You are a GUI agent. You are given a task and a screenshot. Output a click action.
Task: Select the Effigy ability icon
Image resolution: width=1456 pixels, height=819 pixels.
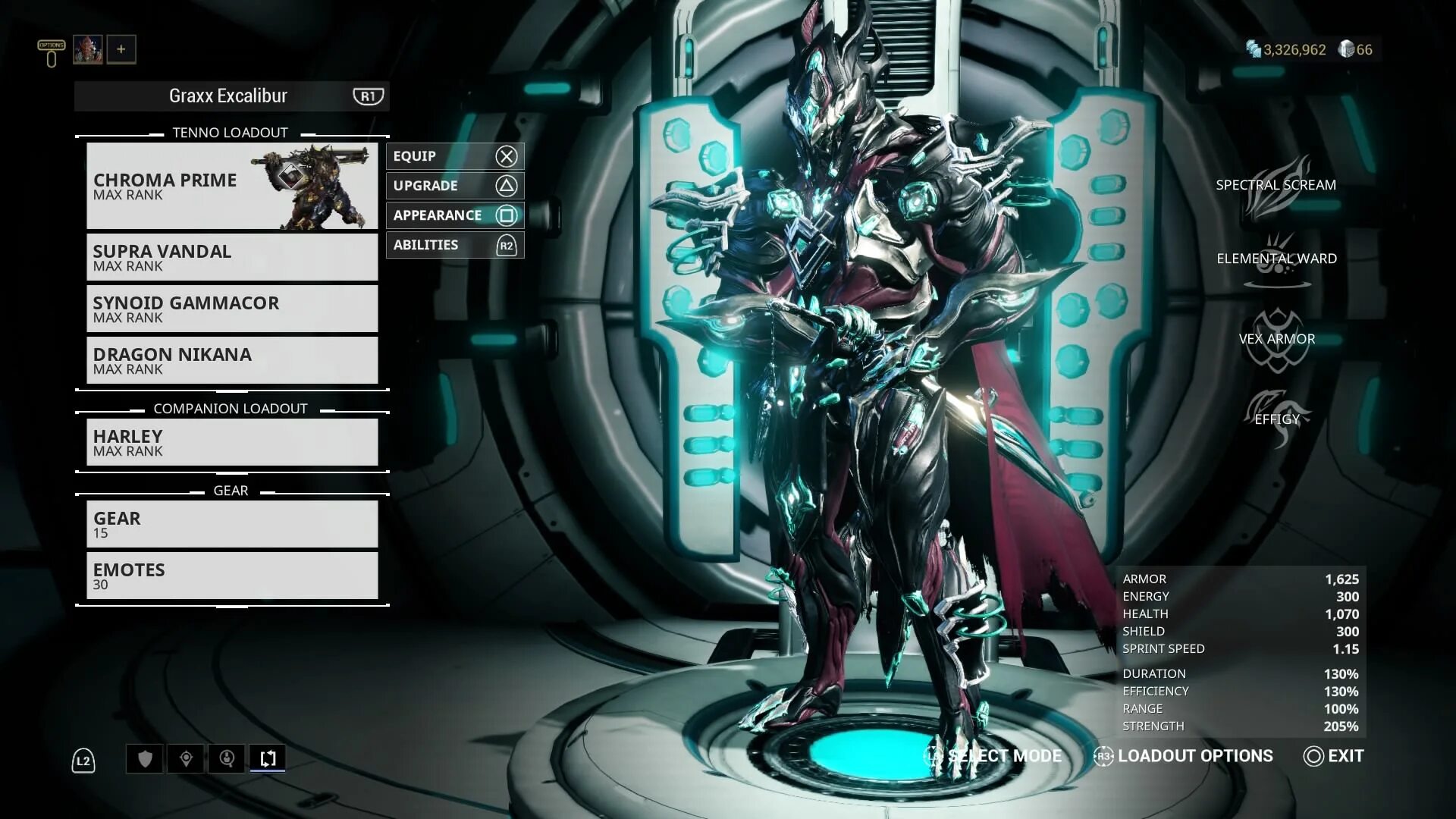pyautogui.click(x=1277, y=419)
